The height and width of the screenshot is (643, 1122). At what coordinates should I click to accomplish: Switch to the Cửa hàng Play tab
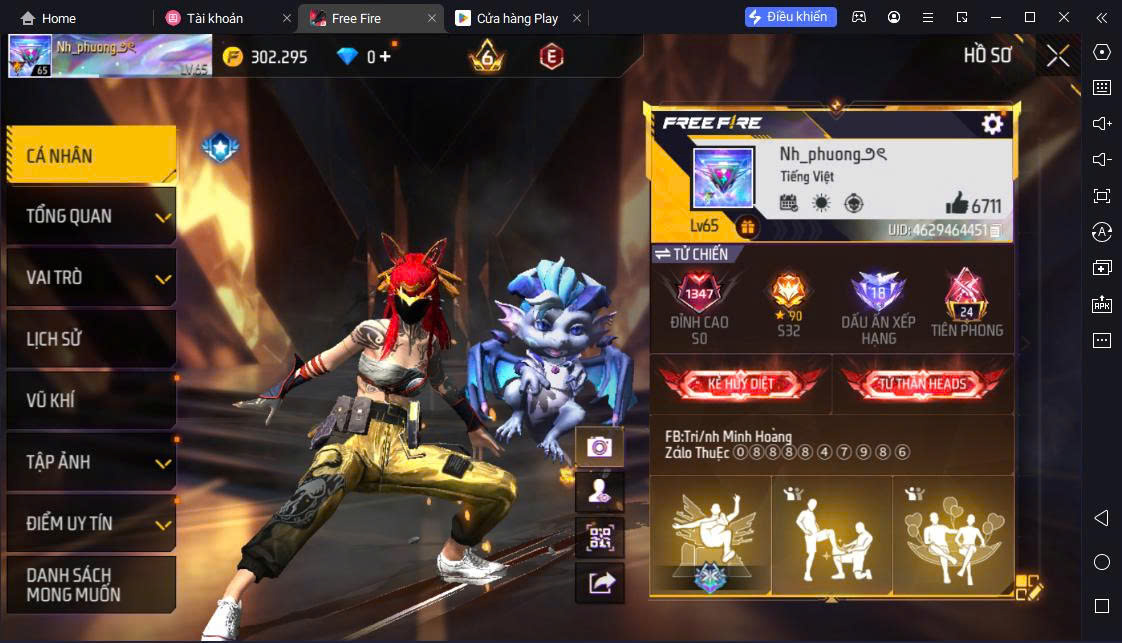[509, 18]
